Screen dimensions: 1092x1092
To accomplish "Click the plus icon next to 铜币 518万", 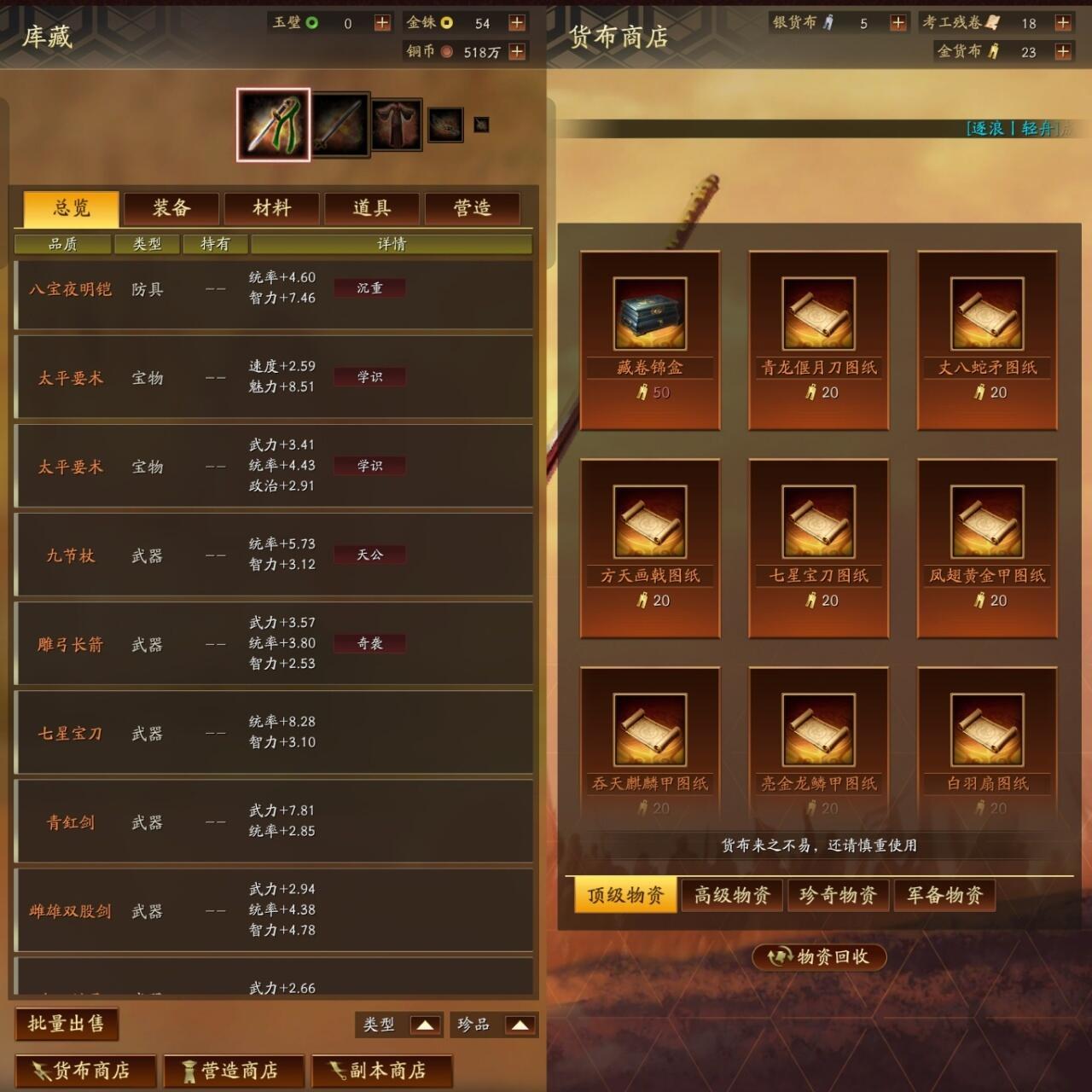I will [515, 51].
